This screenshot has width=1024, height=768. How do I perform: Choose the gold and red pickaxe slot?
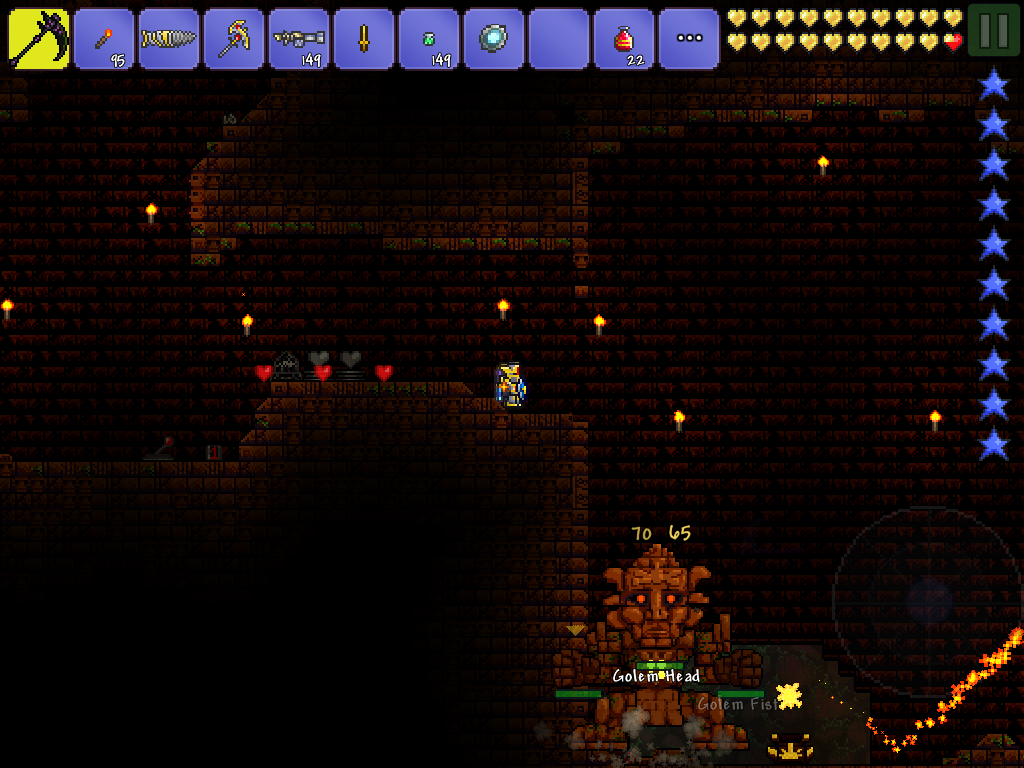[x=234, y=39]
